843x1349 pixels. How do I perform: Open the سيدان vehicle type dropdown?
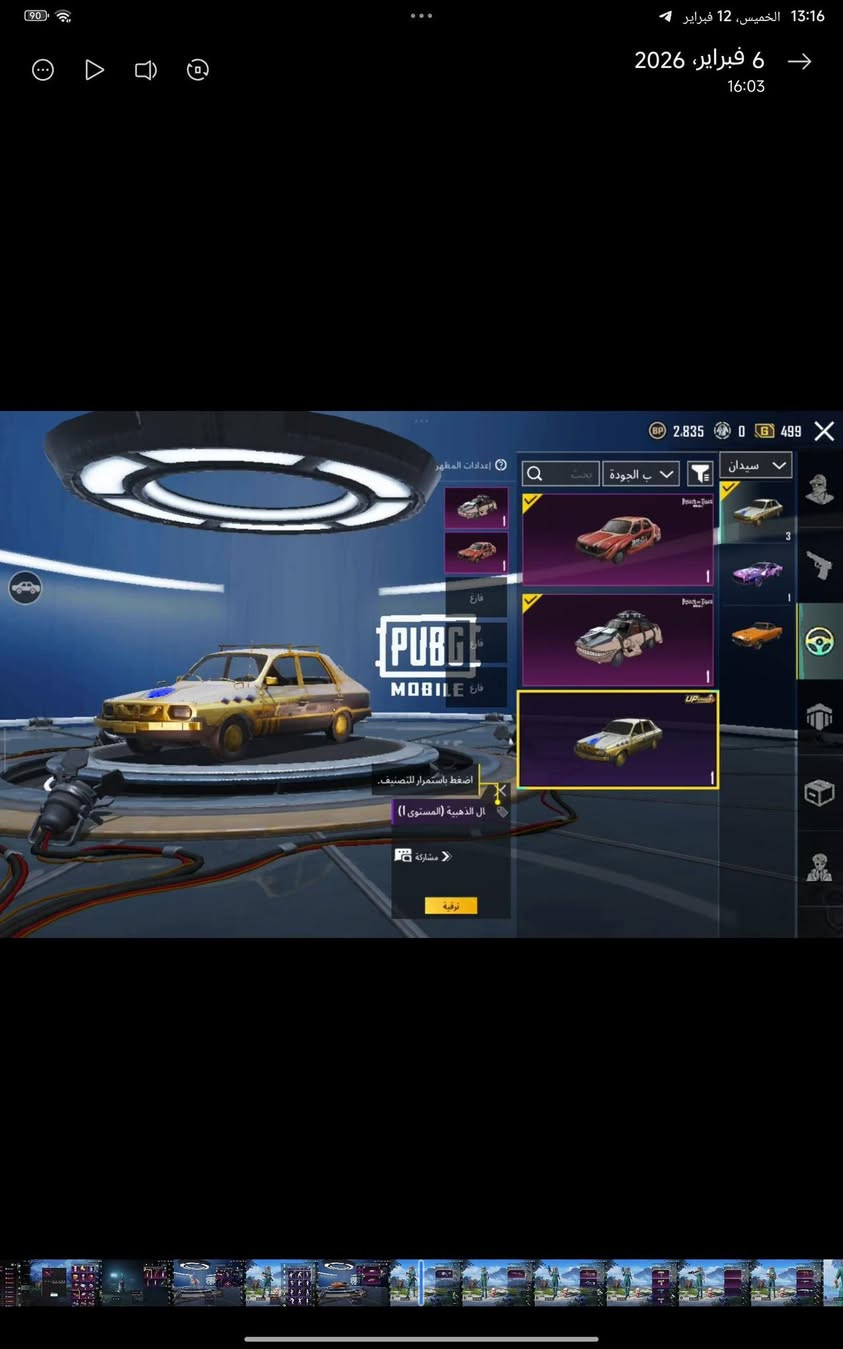click(755, 465)
